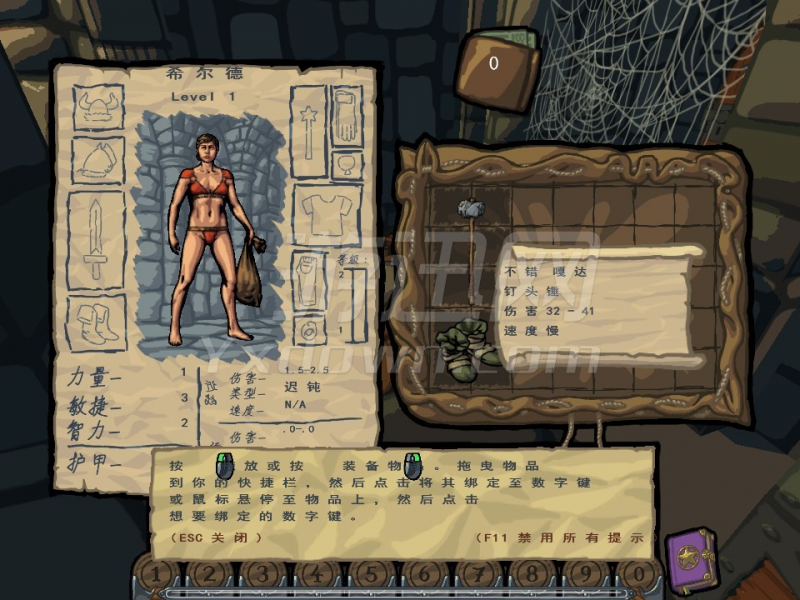Select the green boots in the inventory
Screen dimensions: 800x600
467,344
